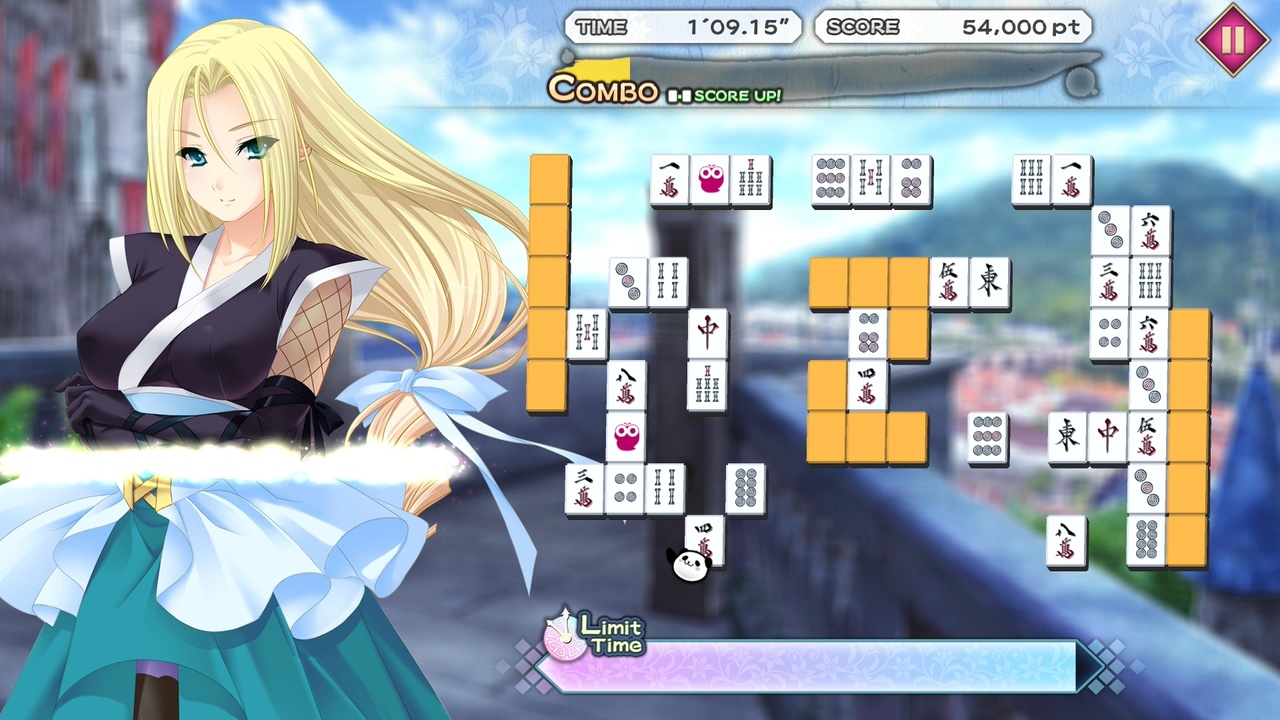Select the pink owl tile in the top row
Viewport: 1280px width, 720px height.
pyautogui.click(x=712, y=180)
